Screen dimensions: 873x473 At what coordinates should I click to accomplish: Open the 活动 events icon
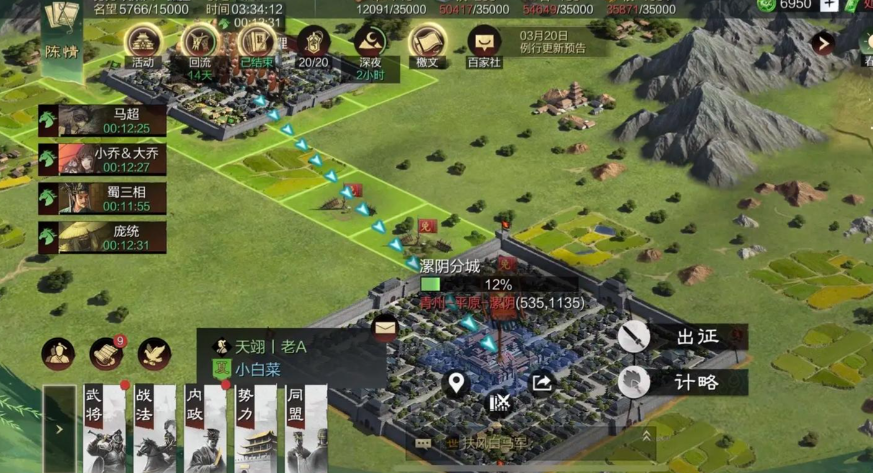click(143, 45)
